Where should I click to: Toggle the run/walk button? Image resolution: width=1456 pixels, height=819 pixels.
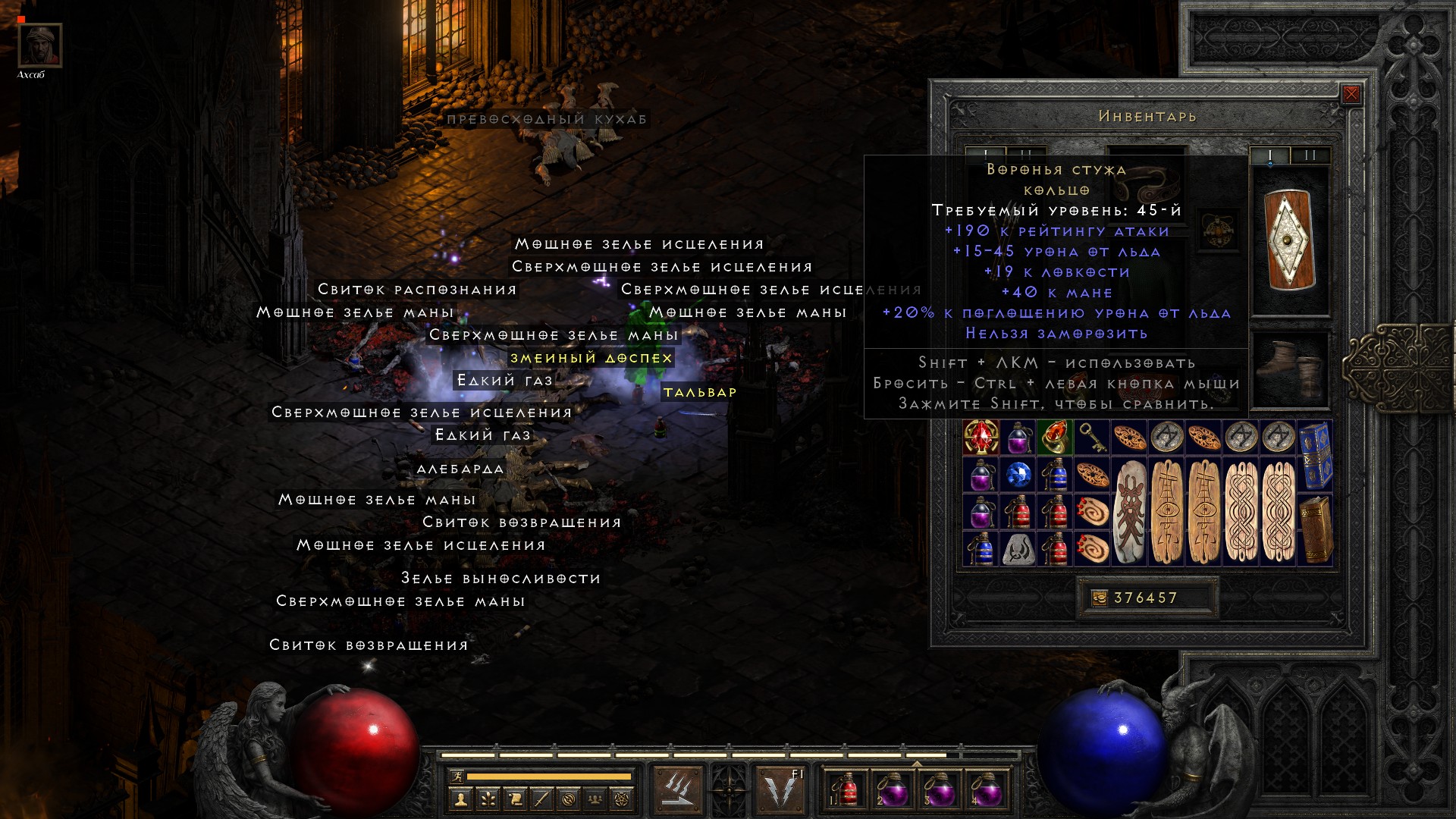[x=456, y=777]
